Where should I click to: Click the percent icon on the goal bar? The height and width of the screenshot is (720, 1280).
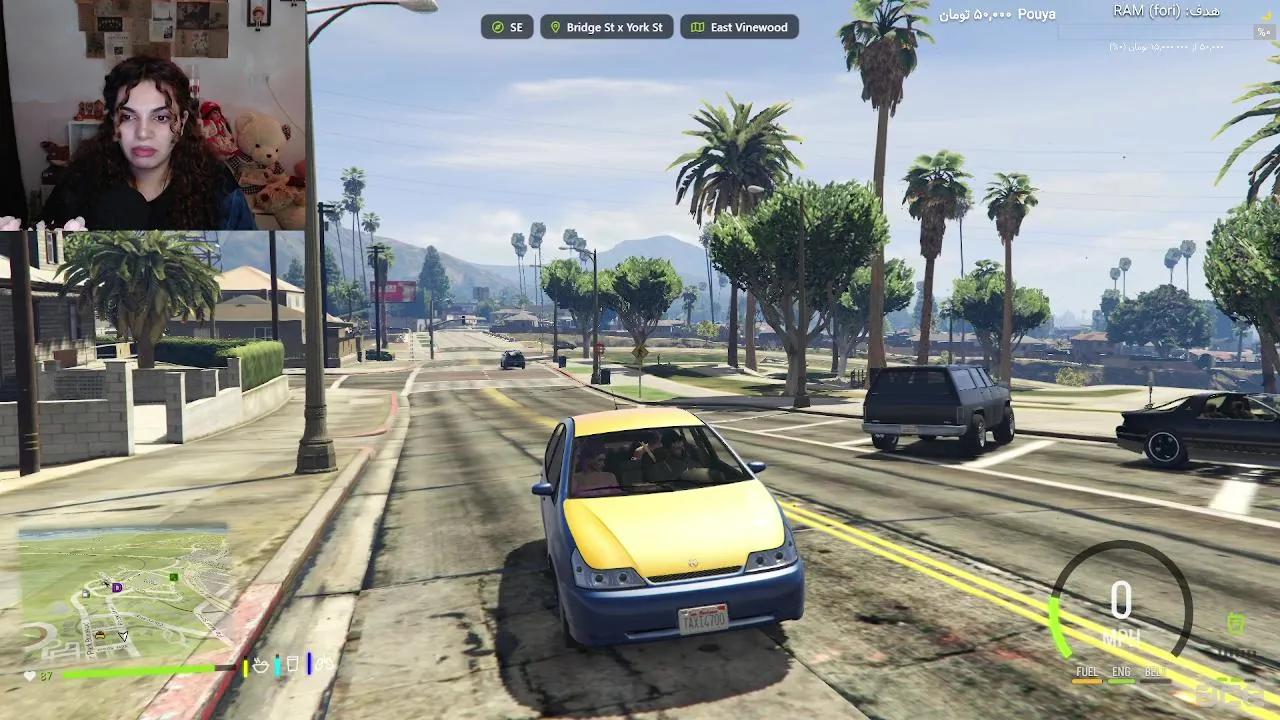click(1262, 31)
